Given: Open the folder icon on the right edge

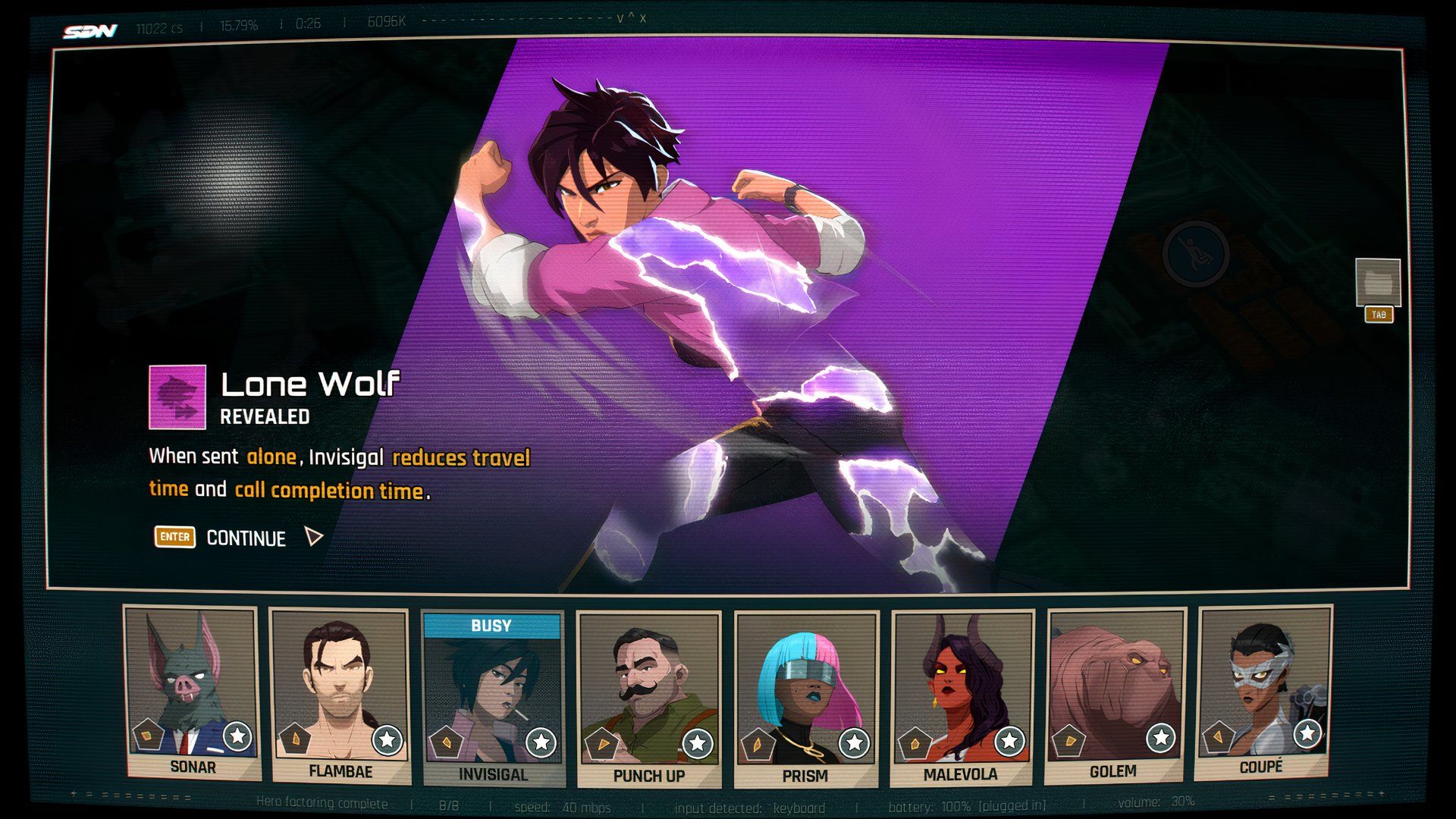Looking at the screenshot, I should (1377, 283).
